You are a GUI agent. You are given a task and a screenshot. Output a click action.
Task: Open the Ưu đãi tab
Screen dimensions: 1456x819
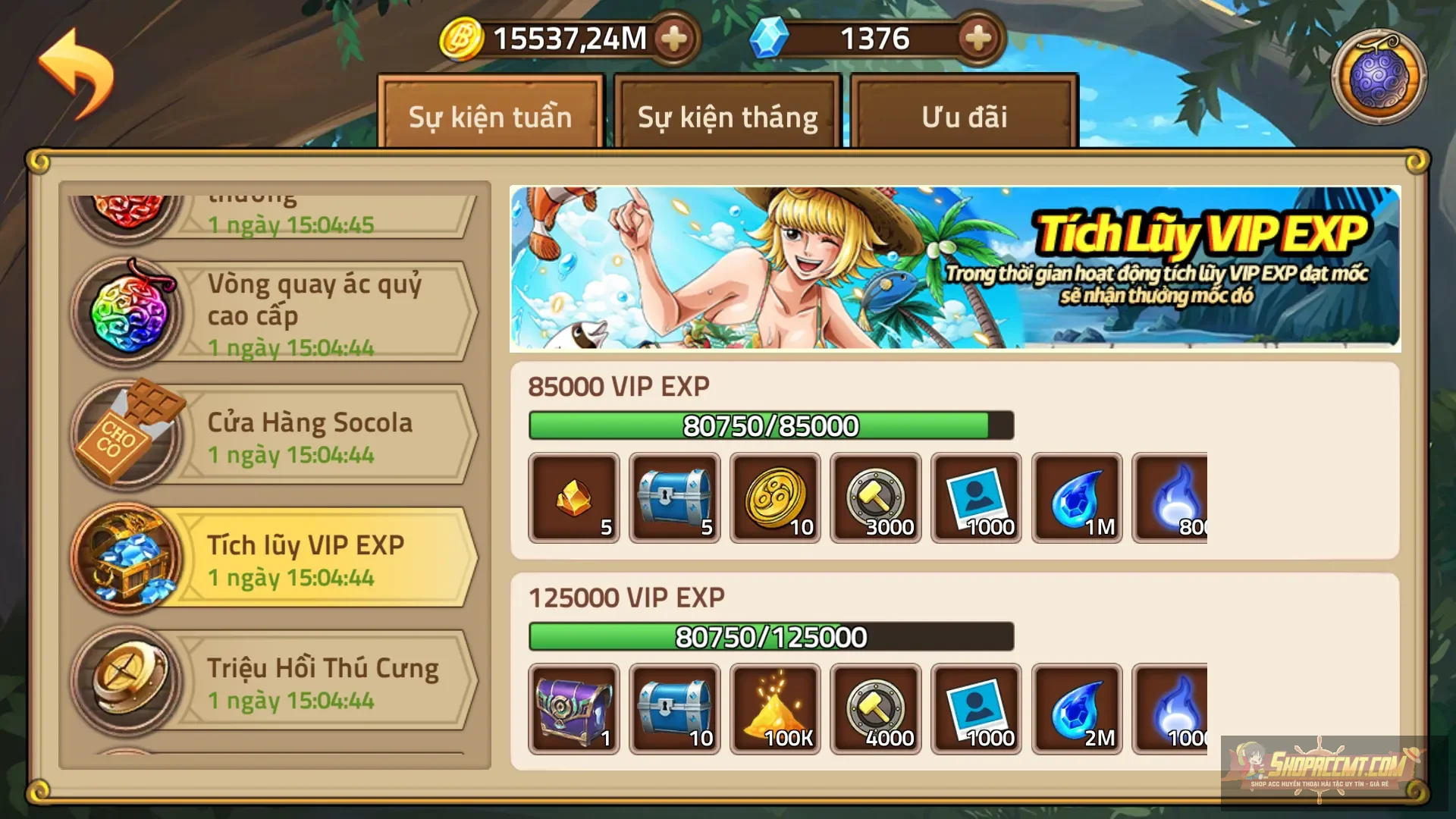[963, 118]
